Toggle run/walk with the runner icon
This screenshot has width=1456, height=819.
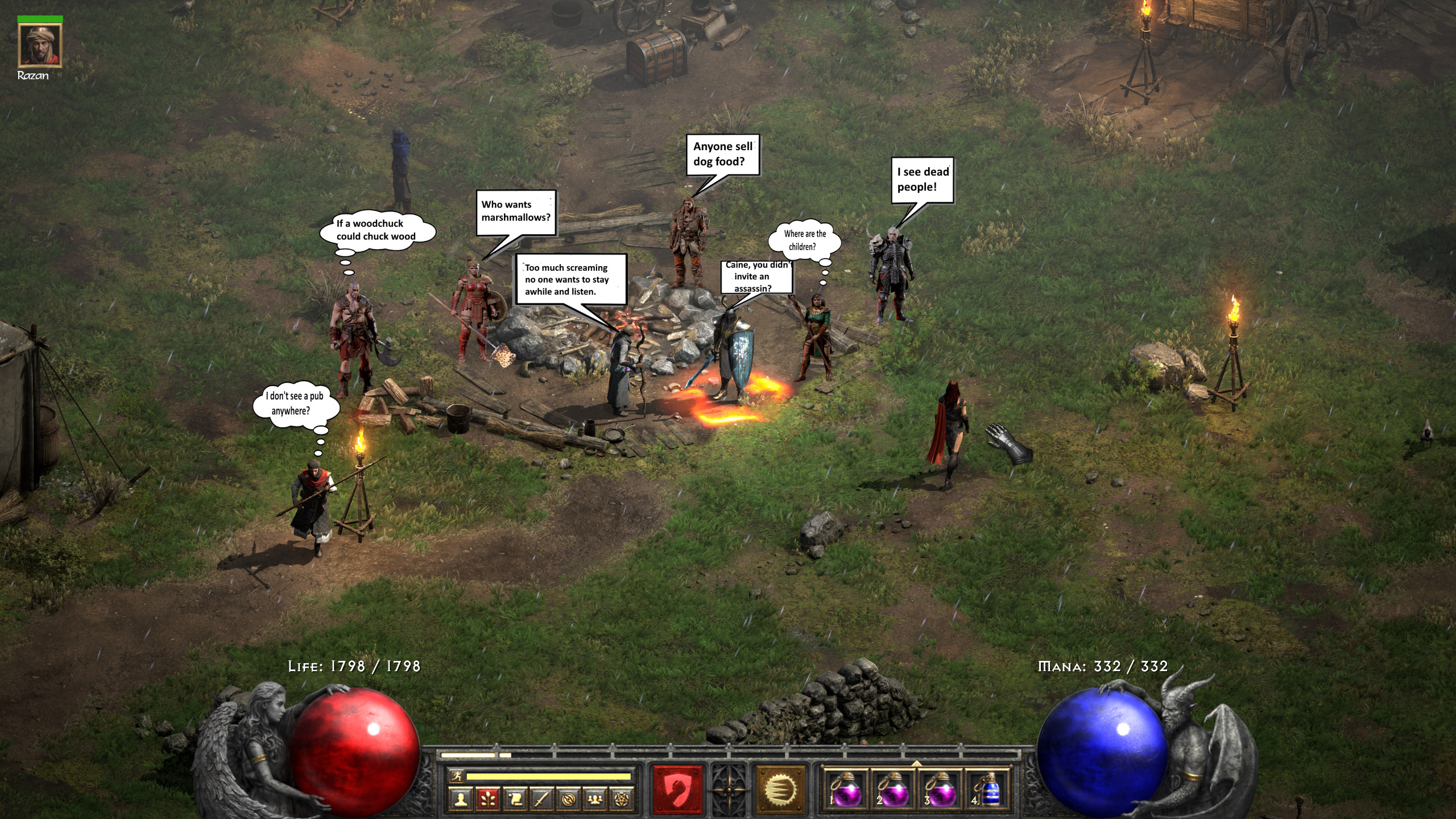pyautogui.click(x=458, y=777)
